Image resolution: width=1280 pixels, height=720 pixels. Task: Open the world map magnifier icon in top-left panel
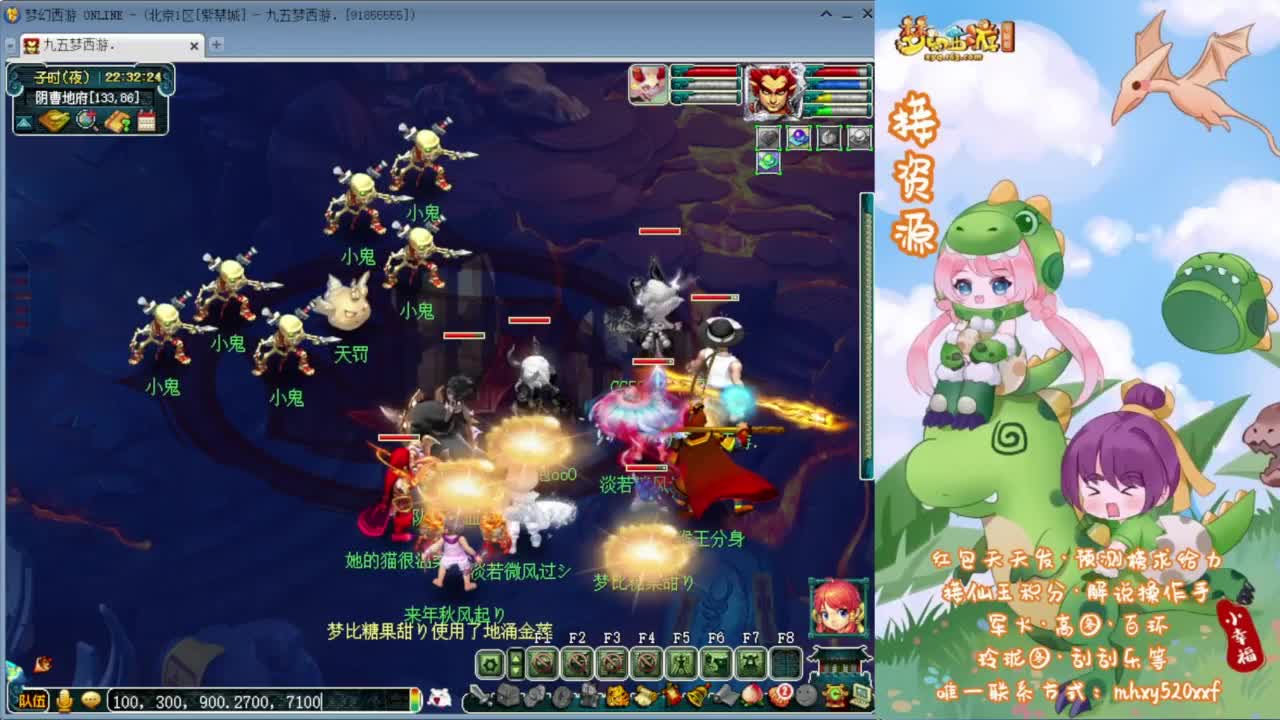[85, 121]
